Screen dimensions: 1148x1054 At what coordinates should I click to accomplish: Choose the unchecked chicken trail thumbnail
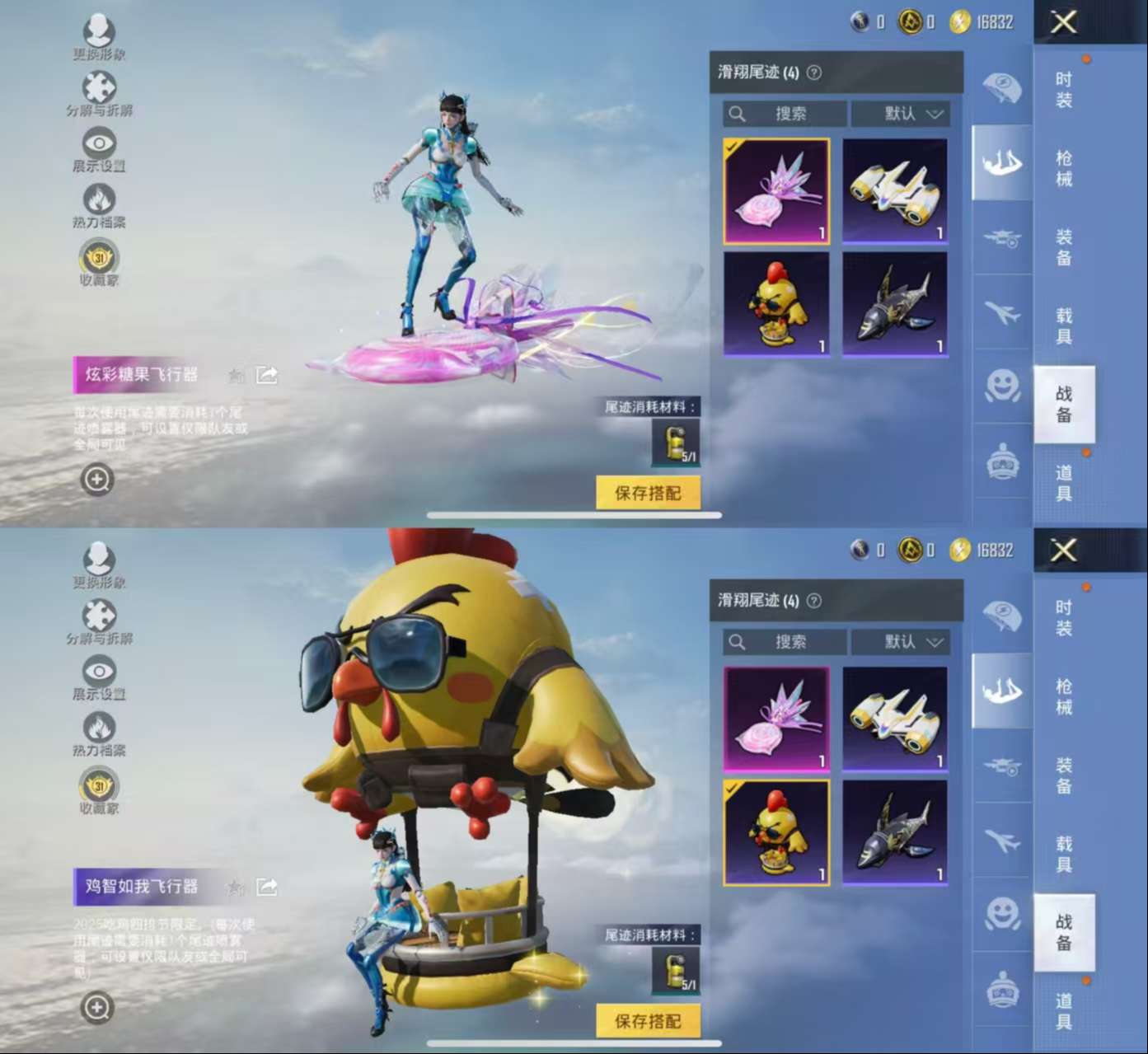(776, 305)
